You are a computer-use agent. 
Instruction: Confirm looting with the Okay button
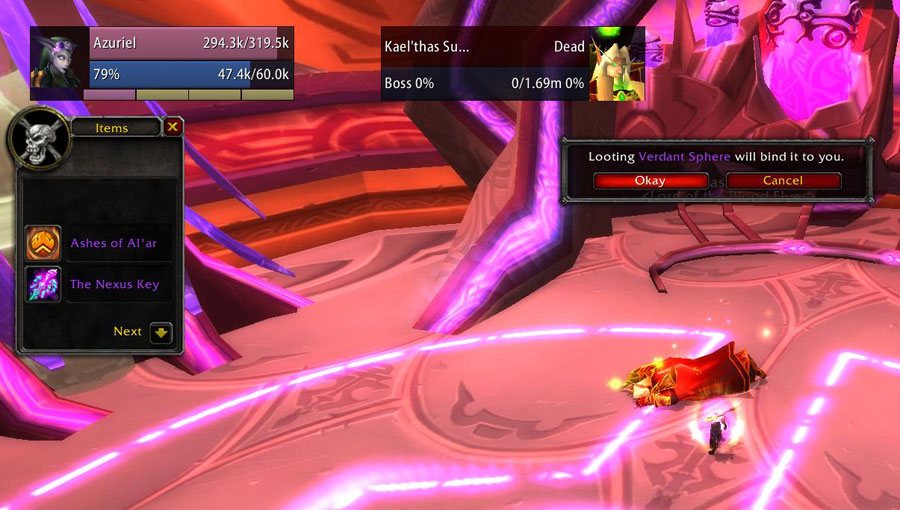click(649, 181)
